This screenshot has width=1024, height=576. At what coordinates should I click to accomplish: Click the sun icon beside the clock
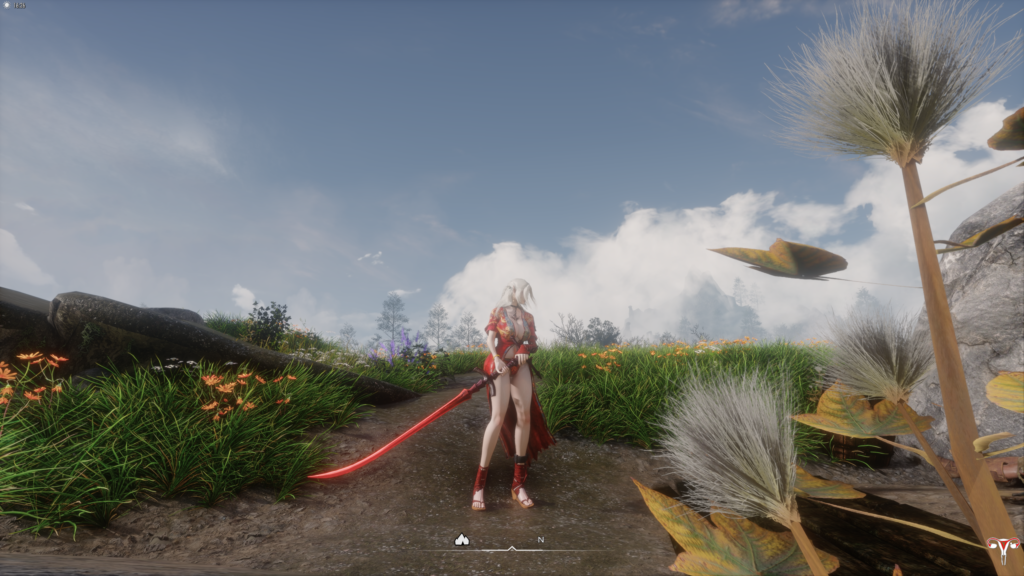click(x=7, y=5)
